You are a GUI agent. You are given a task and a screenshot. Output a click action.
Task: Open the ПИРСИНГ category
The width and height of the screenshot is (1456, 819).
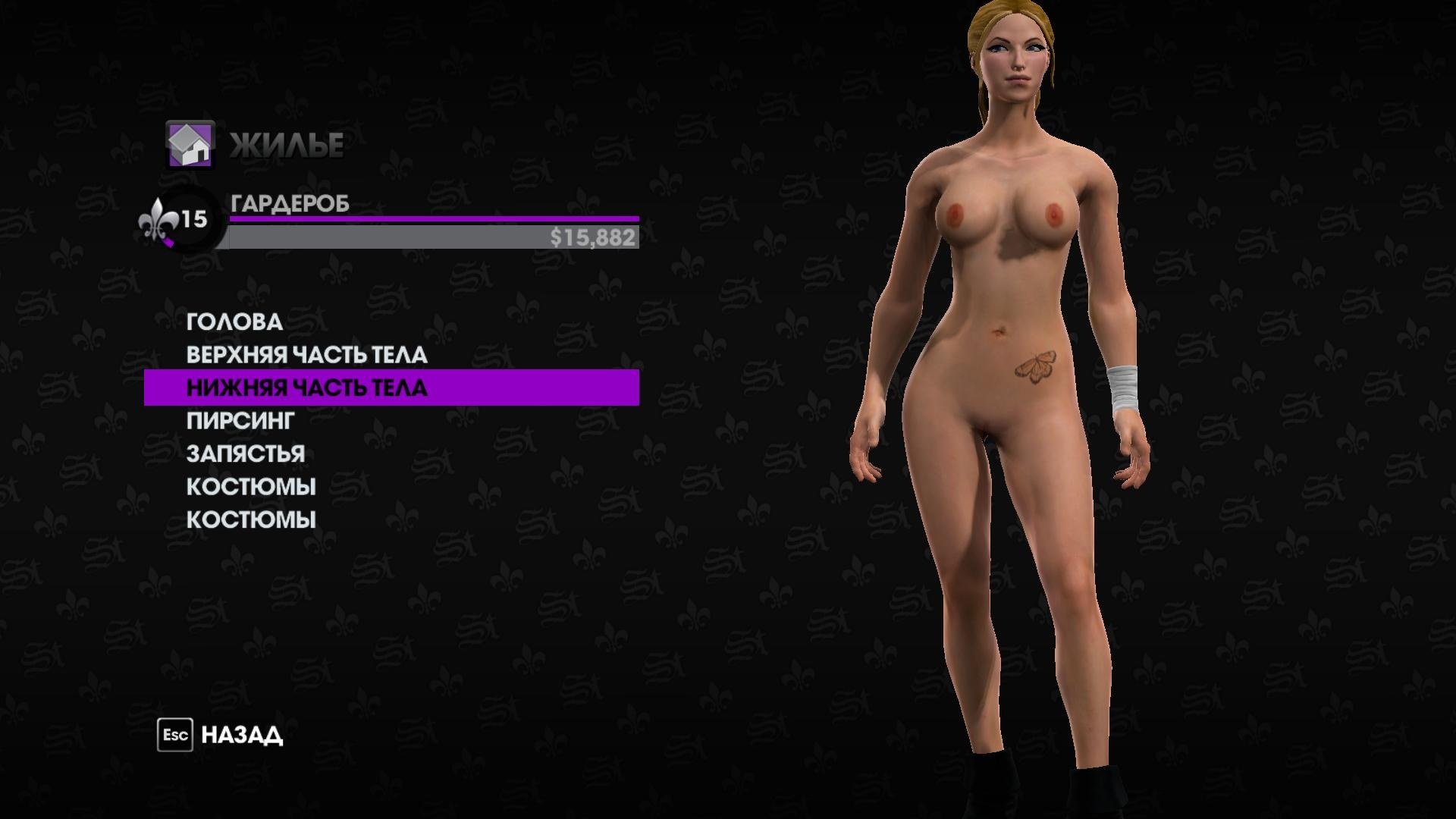point(240,421)
